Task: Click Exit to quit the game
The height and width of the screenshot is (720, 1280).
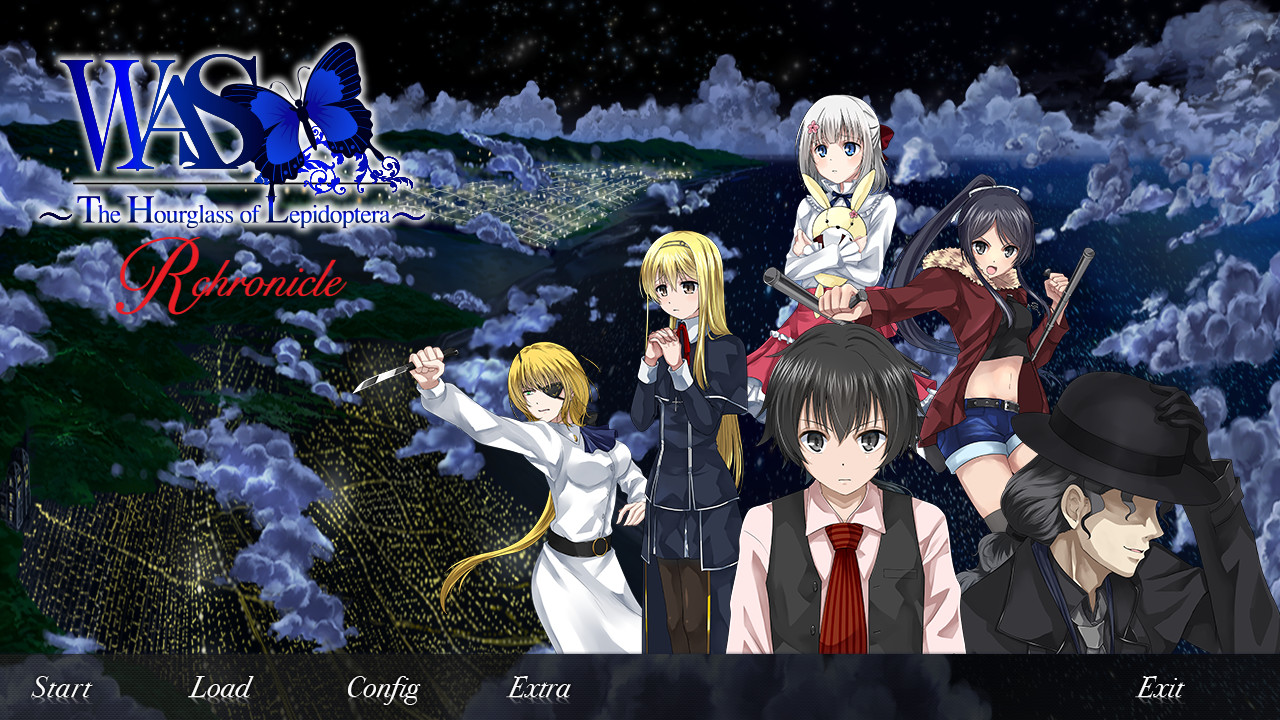Action: (x=1163, y=689)
